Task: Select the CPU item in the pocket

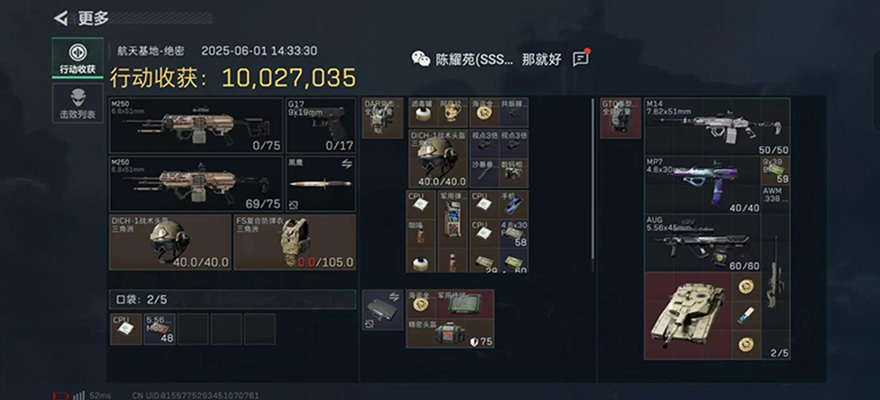Action: click(126, 328)
